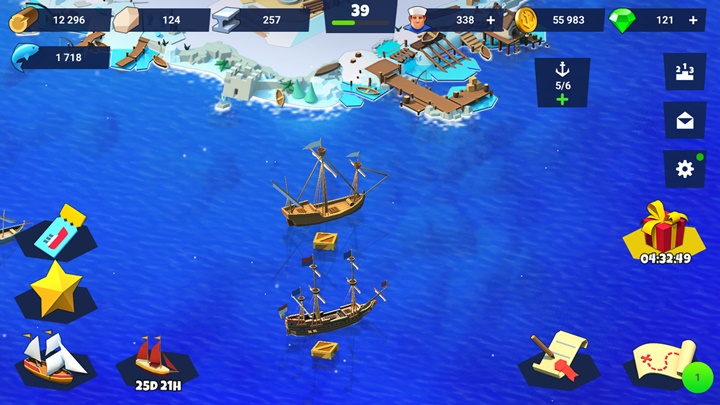
Task: Open the red-sailed ship event 25D 21H
Action: tap(156, 359)
